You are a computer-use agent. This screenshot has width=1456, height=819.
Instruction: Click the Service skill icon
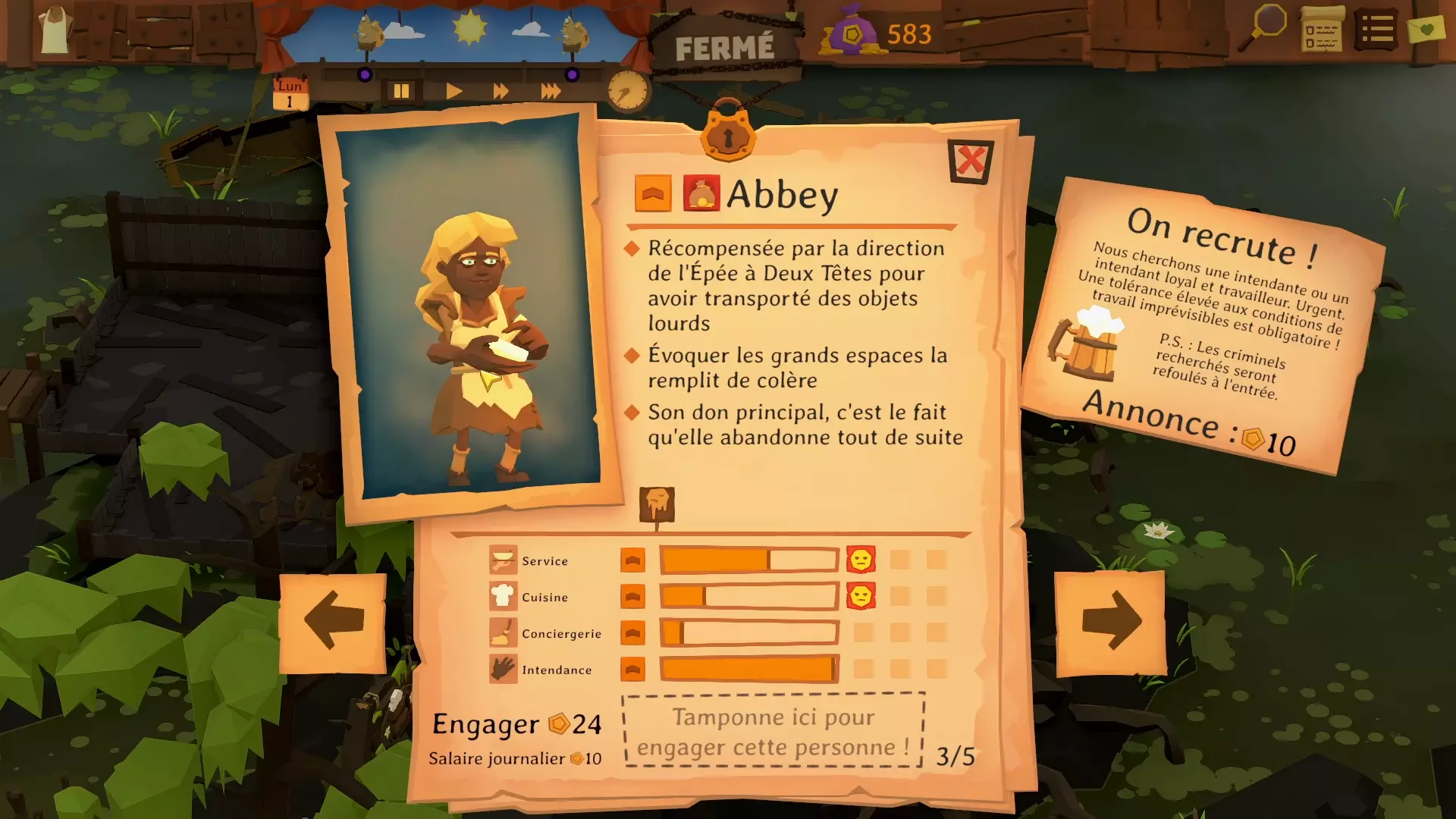coord(503,560)
